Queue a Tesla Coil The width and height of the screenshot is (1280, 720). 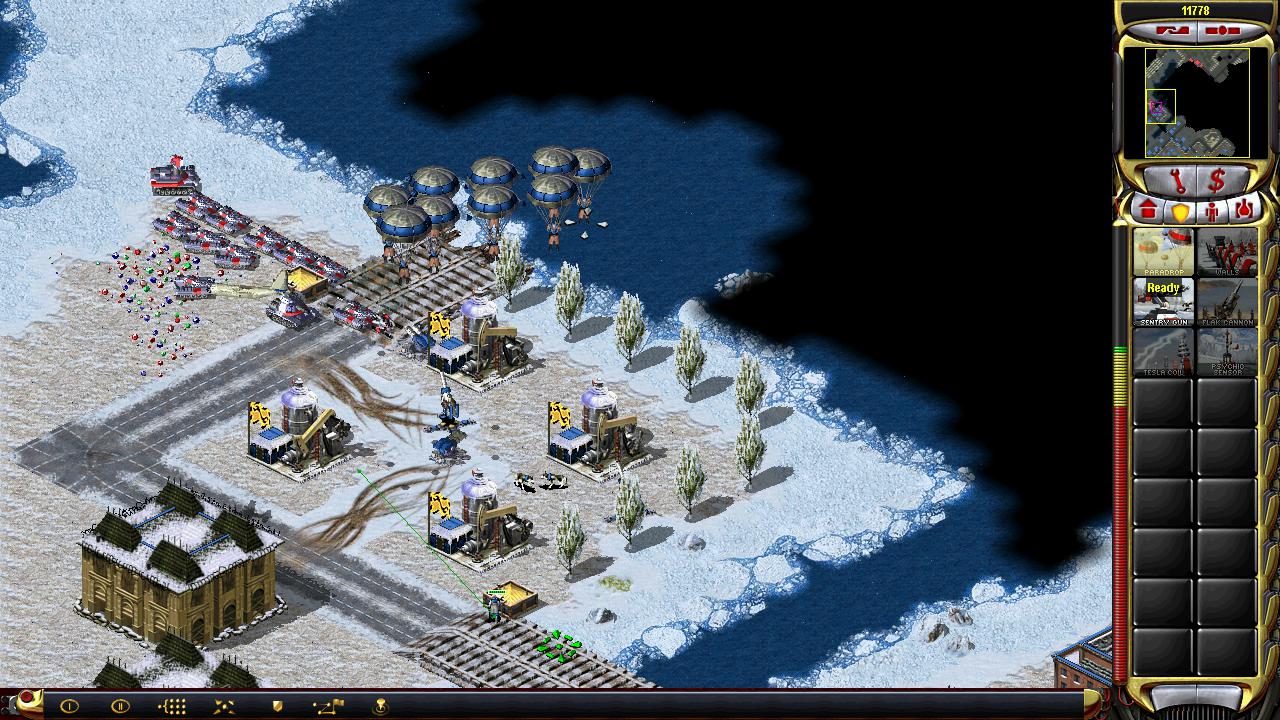(1163, 352)
